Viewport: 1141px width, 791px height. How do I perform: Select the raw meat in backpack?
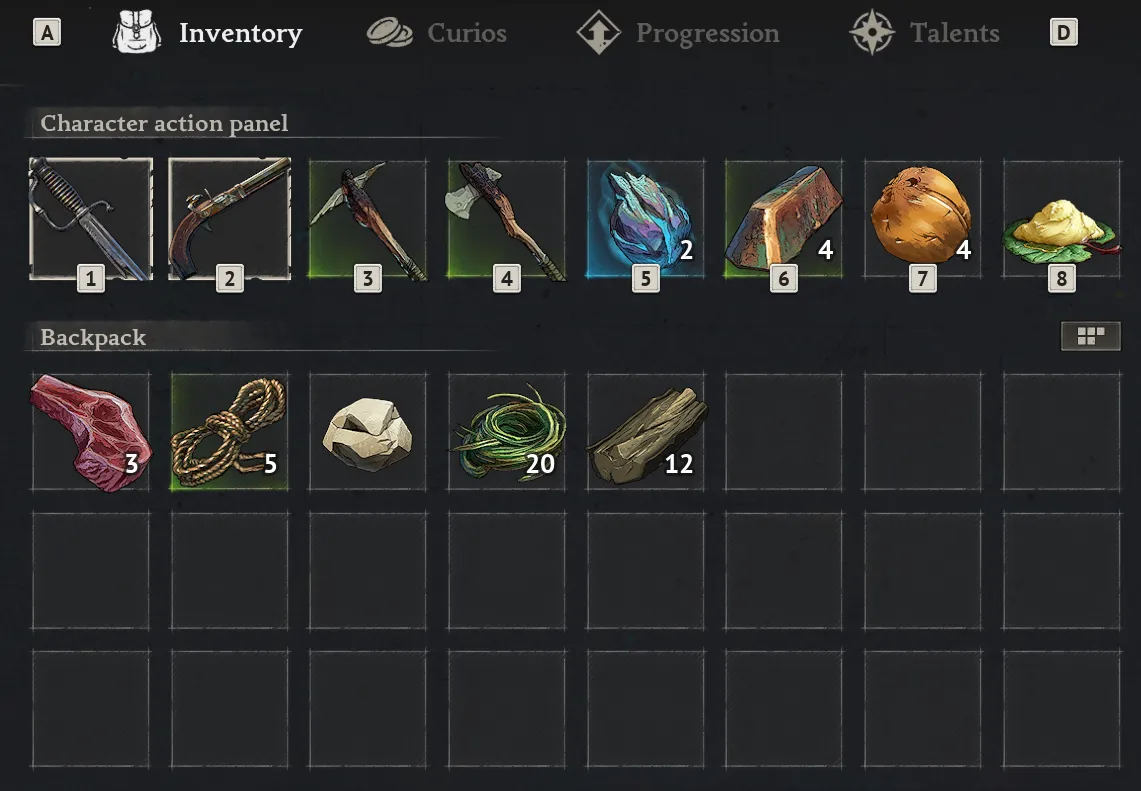click(x=90, y=432)
